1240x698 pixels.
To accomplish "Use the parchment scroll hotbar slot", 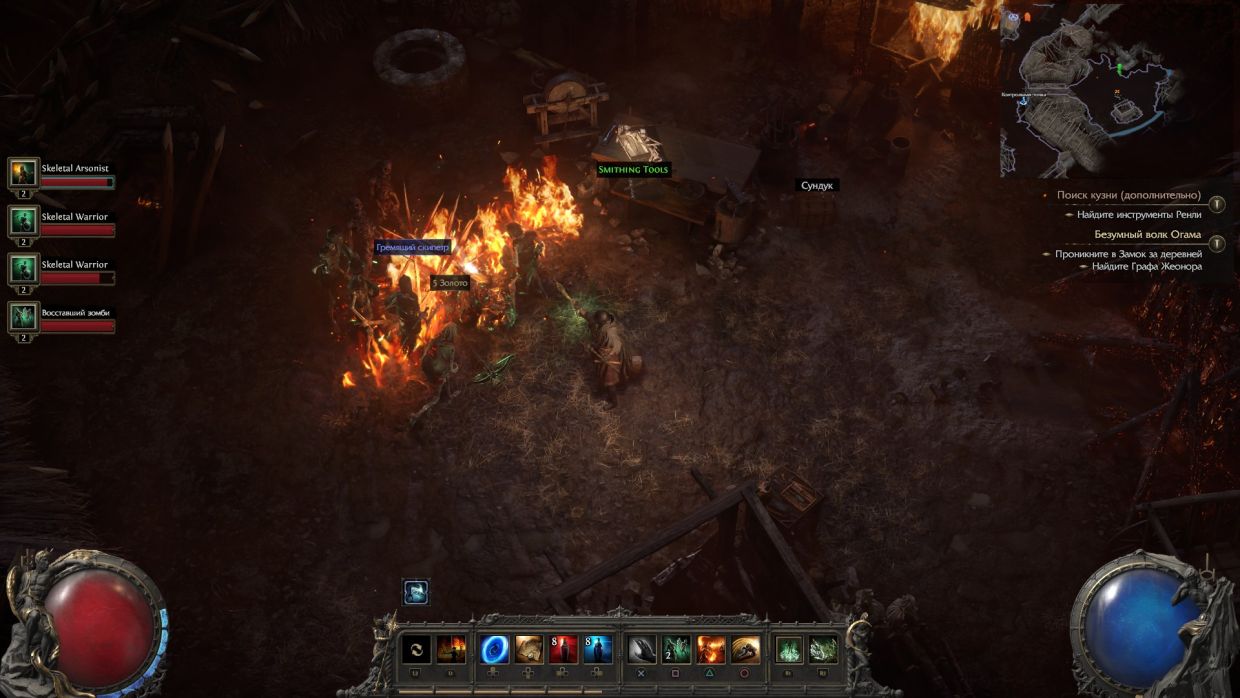I will coord(529,650).
